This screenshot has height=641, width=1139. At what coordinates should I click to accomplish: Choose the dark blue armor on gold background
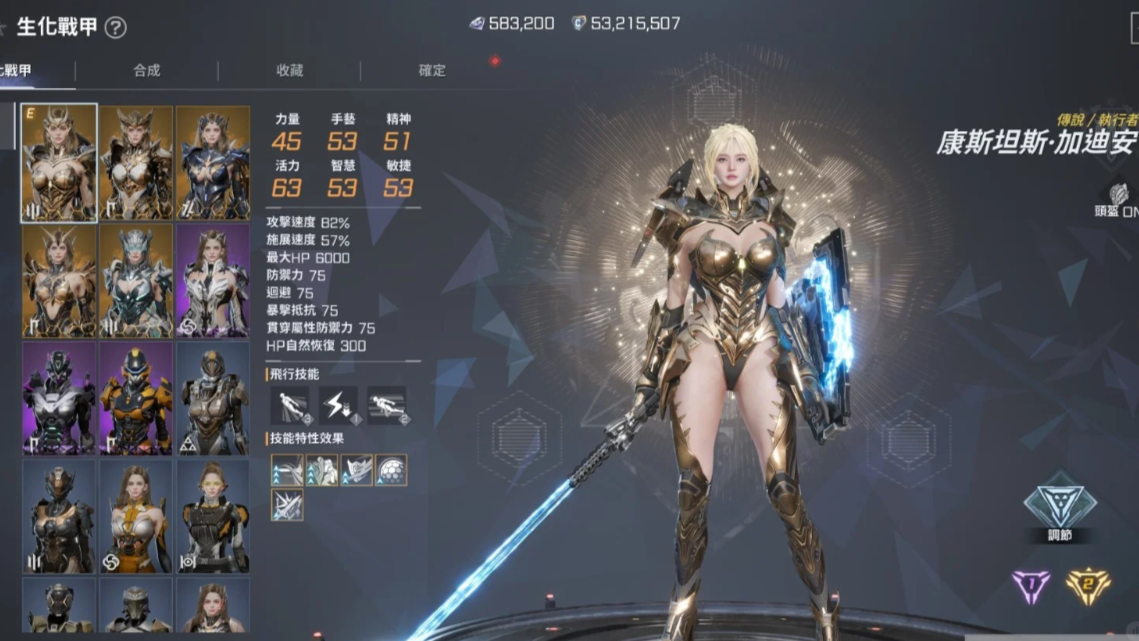click(x=213, y=162)
